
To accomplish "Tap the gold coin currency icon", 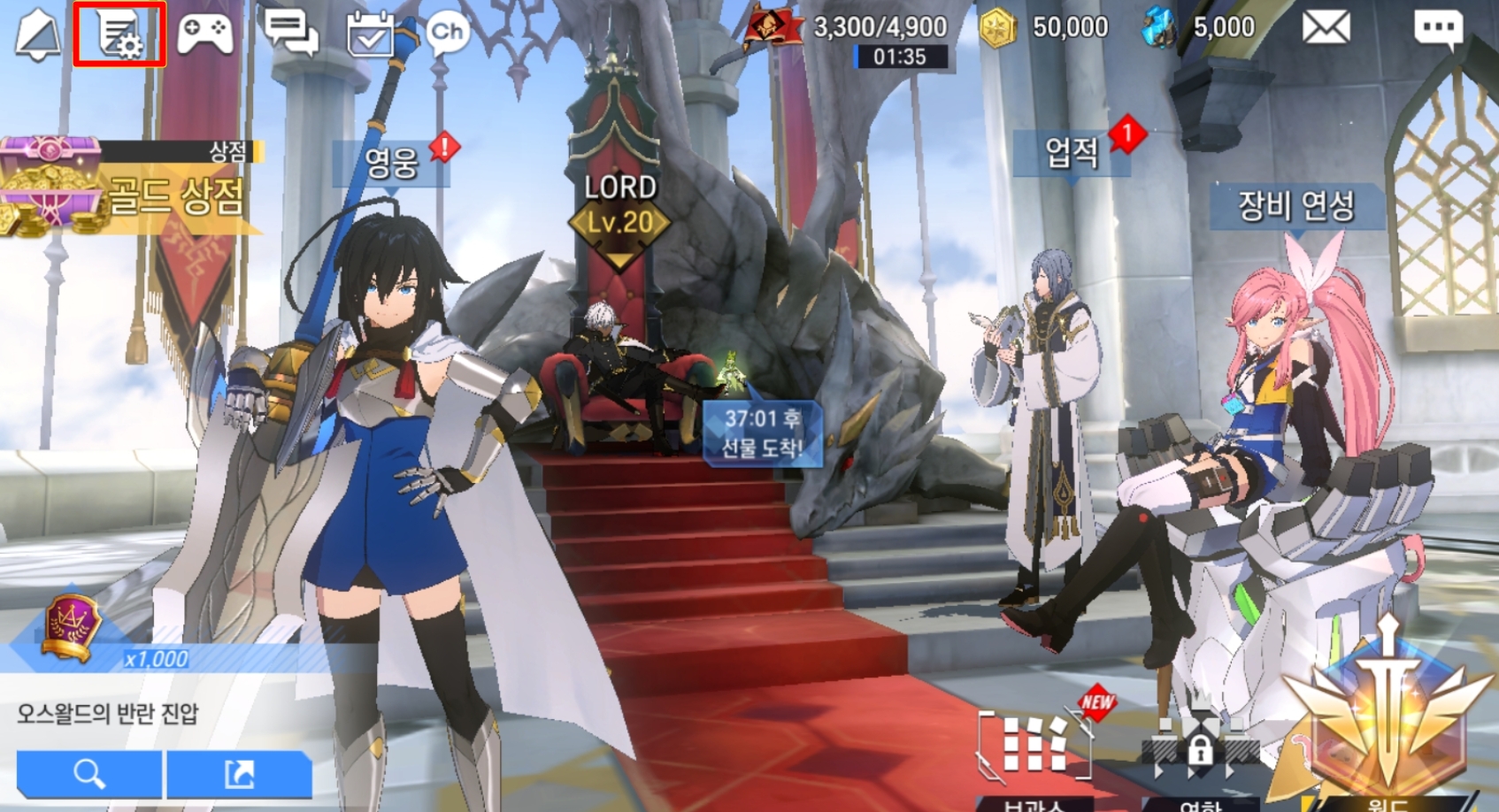I will [997, 29].
